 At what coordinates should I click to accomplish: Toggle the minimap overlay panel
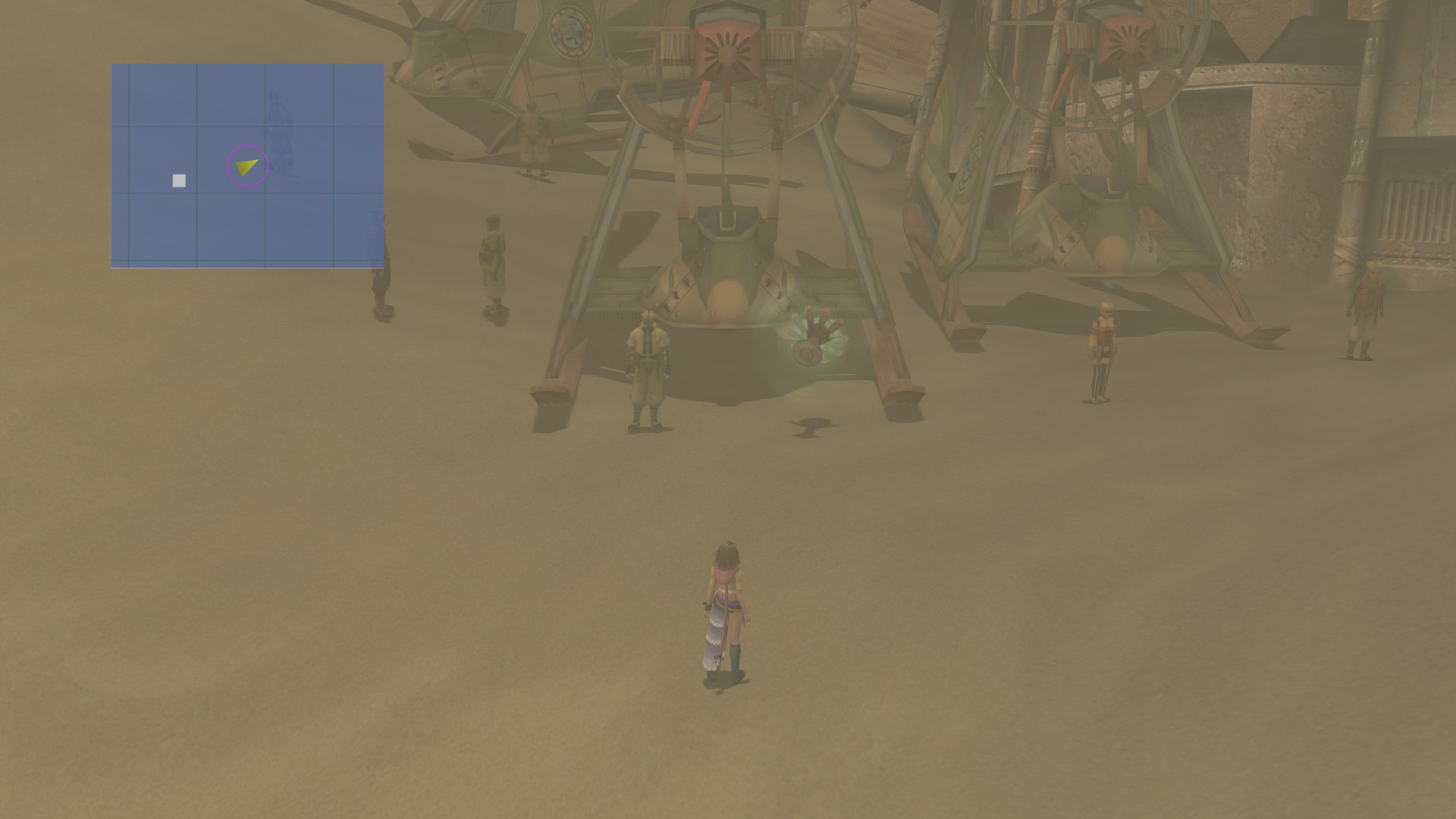247,165
